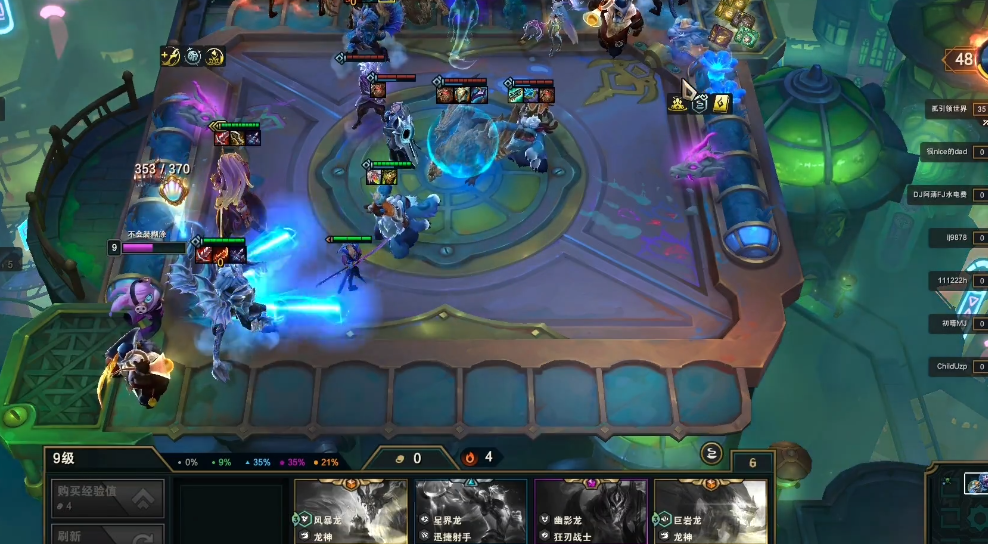Click the gold coin counter
Screen dimensions: 988x544
408,458
